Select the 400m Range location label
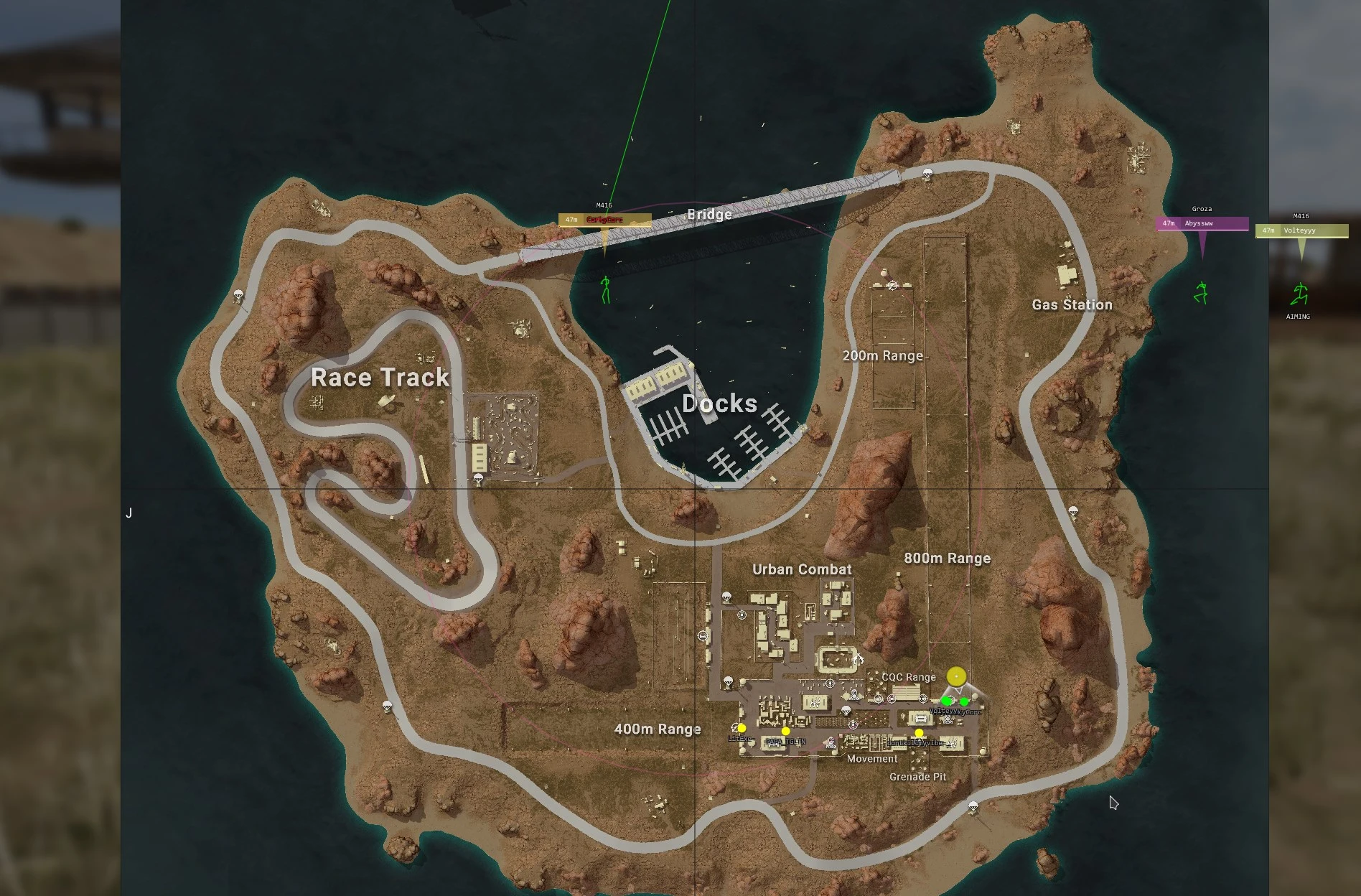 (657, 729)
